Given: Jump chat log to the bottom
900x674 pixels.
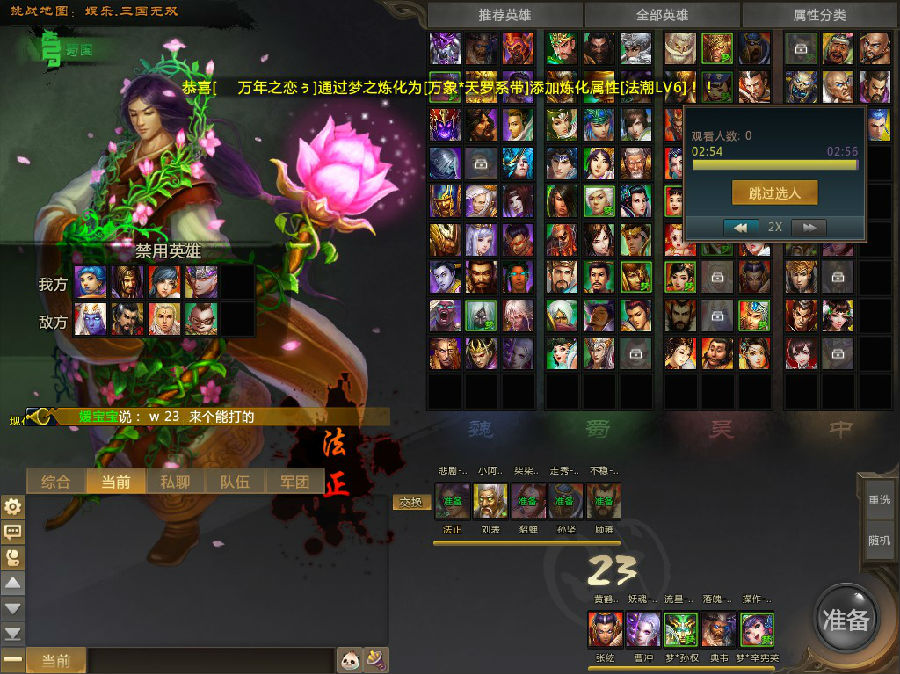Looking at the screenshot, I should [13, 633].
